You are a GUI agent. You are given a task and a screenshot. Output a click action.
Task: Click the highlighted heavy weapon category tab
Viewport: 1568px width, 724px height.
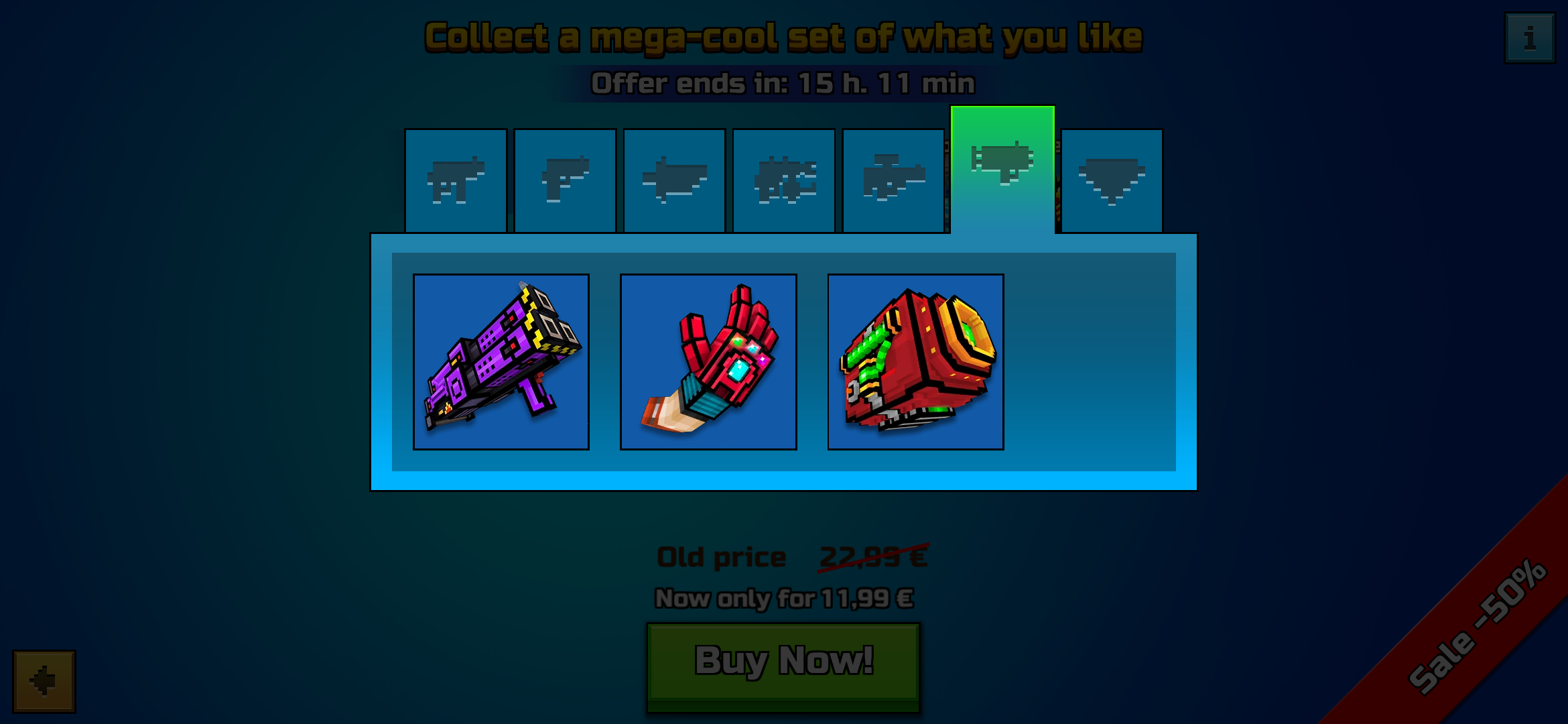pyautogui.click(x=1002, y=161)
